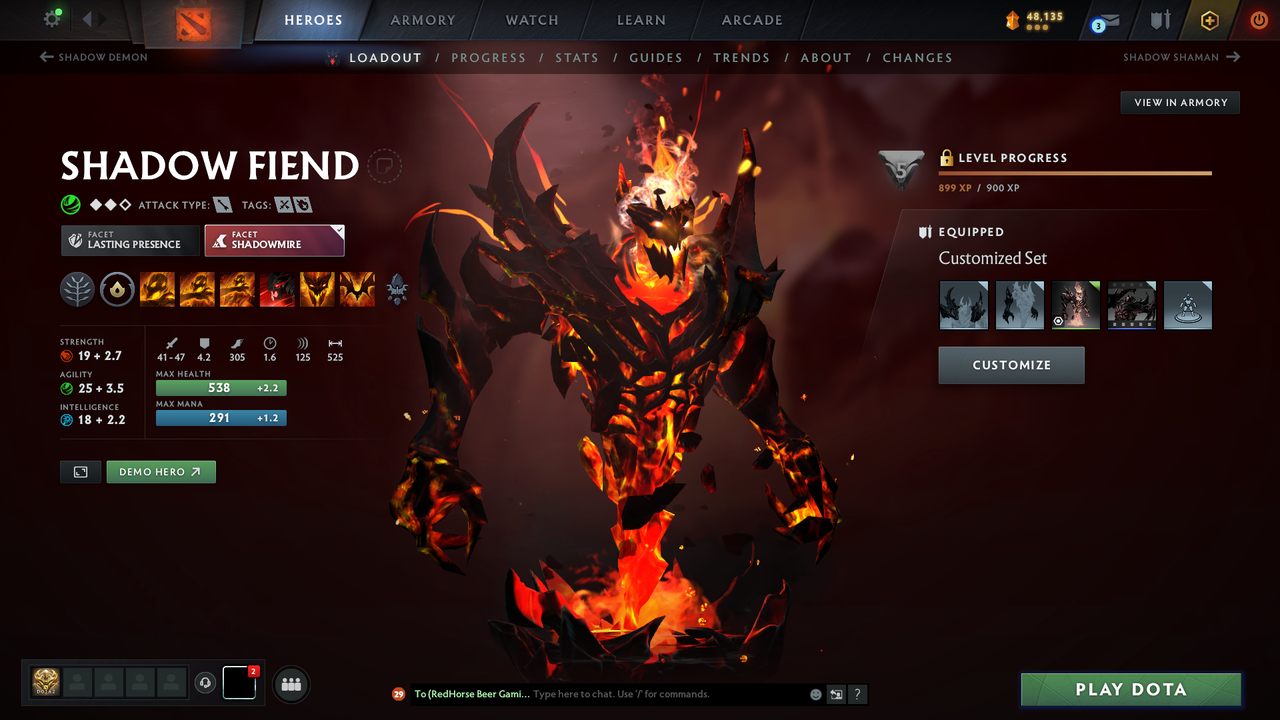Select the Shadowraze ability icon
This screenshot has height=720, width=1280.
(x=158, y=290)
